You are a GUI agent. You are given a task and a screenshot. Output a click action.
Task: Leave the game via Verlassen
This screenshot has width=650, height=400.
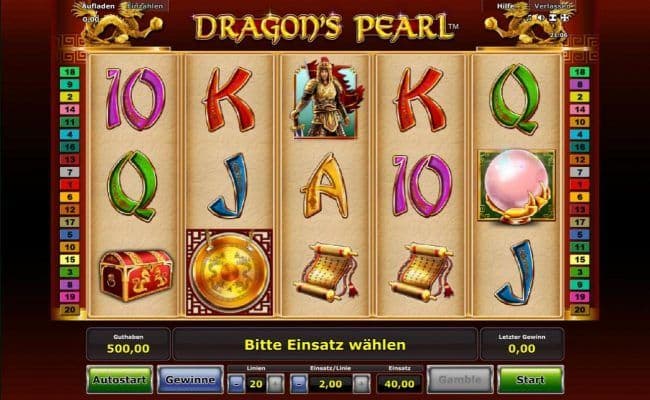click(550, 5)
